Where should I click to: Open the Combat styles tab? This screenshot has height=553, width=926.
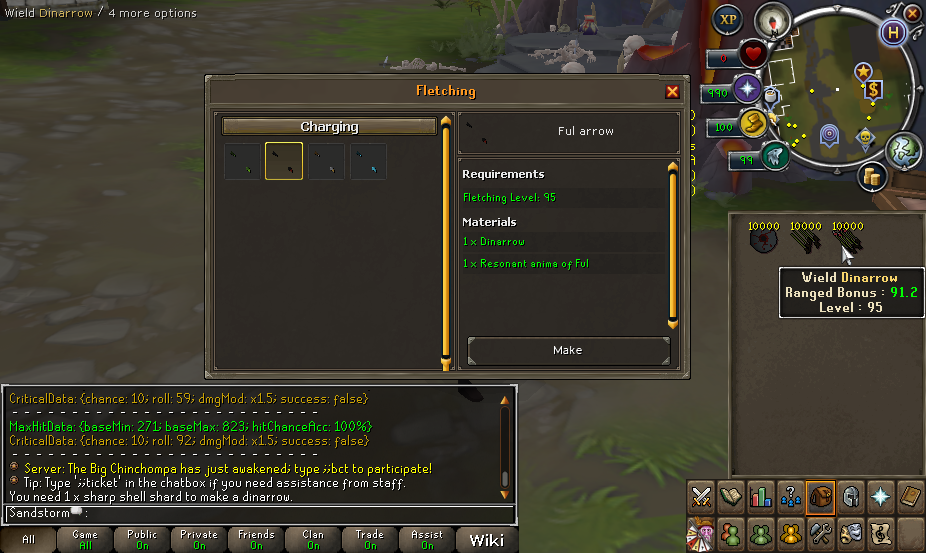coord(701,497)
